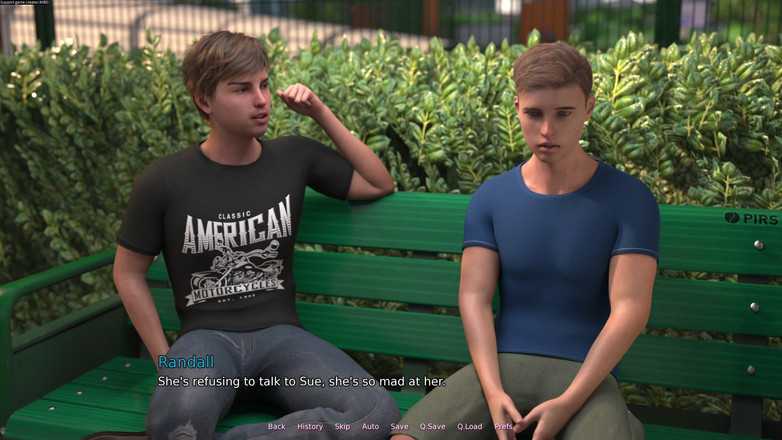Click Q.Save to quick save
782x440 pixels.
click(433, 426)
